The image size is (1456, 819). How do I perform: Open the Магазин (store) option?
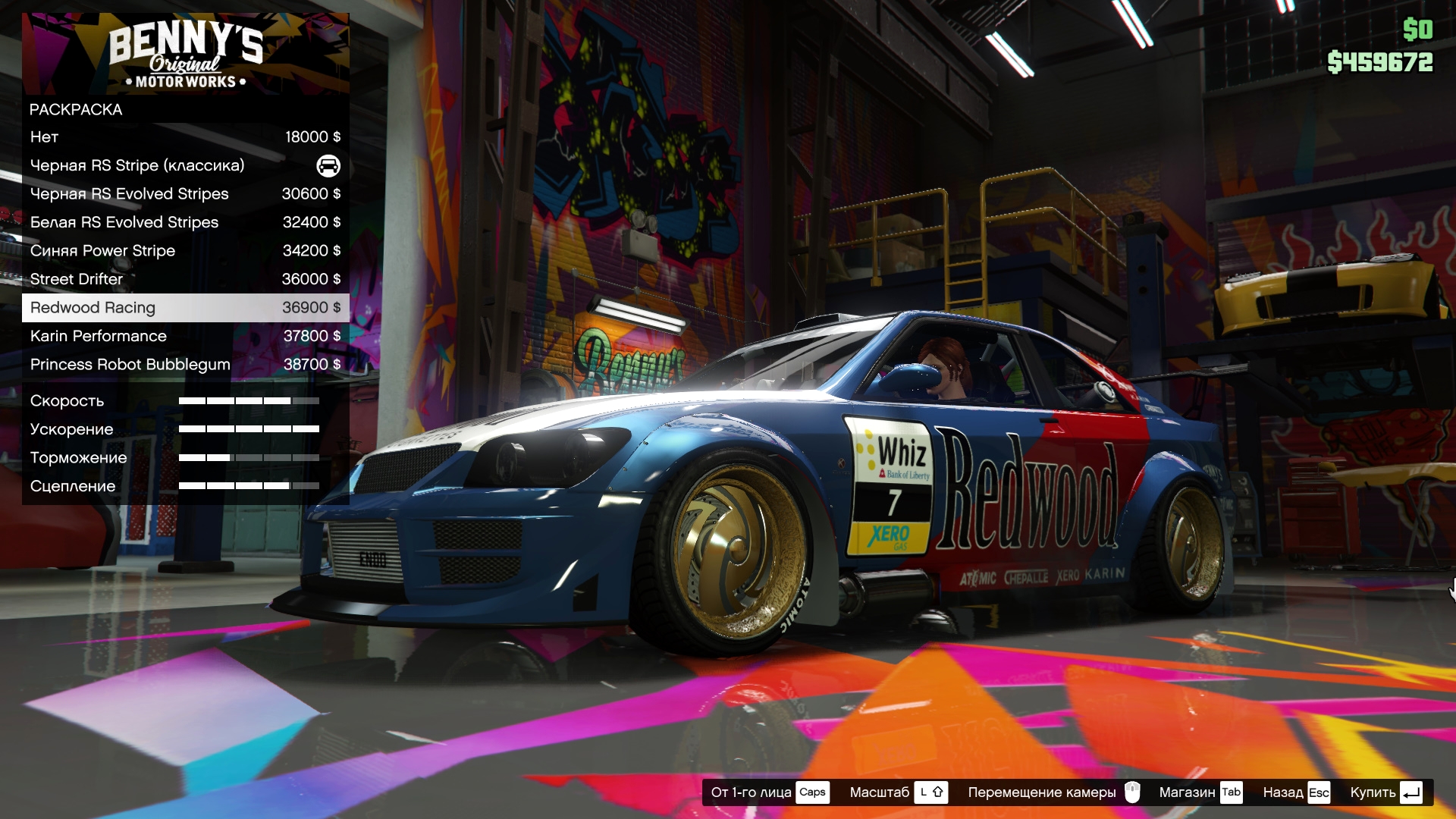[x=1200, y=792]
